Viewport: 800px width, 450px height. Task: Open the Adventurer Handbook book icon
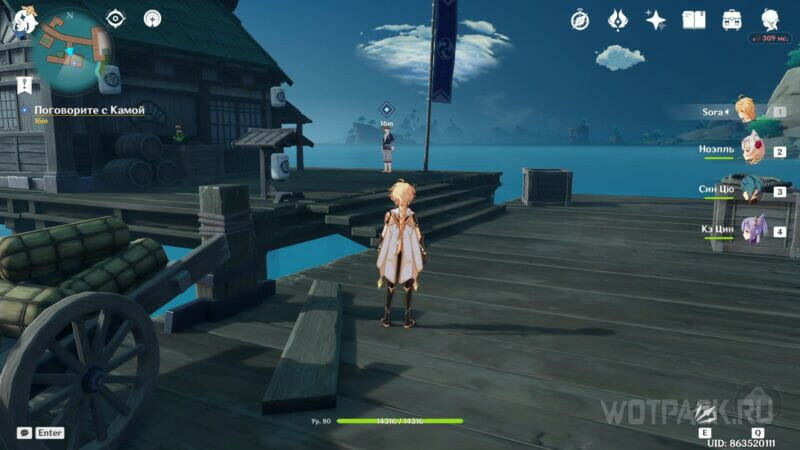click(694, 19)
